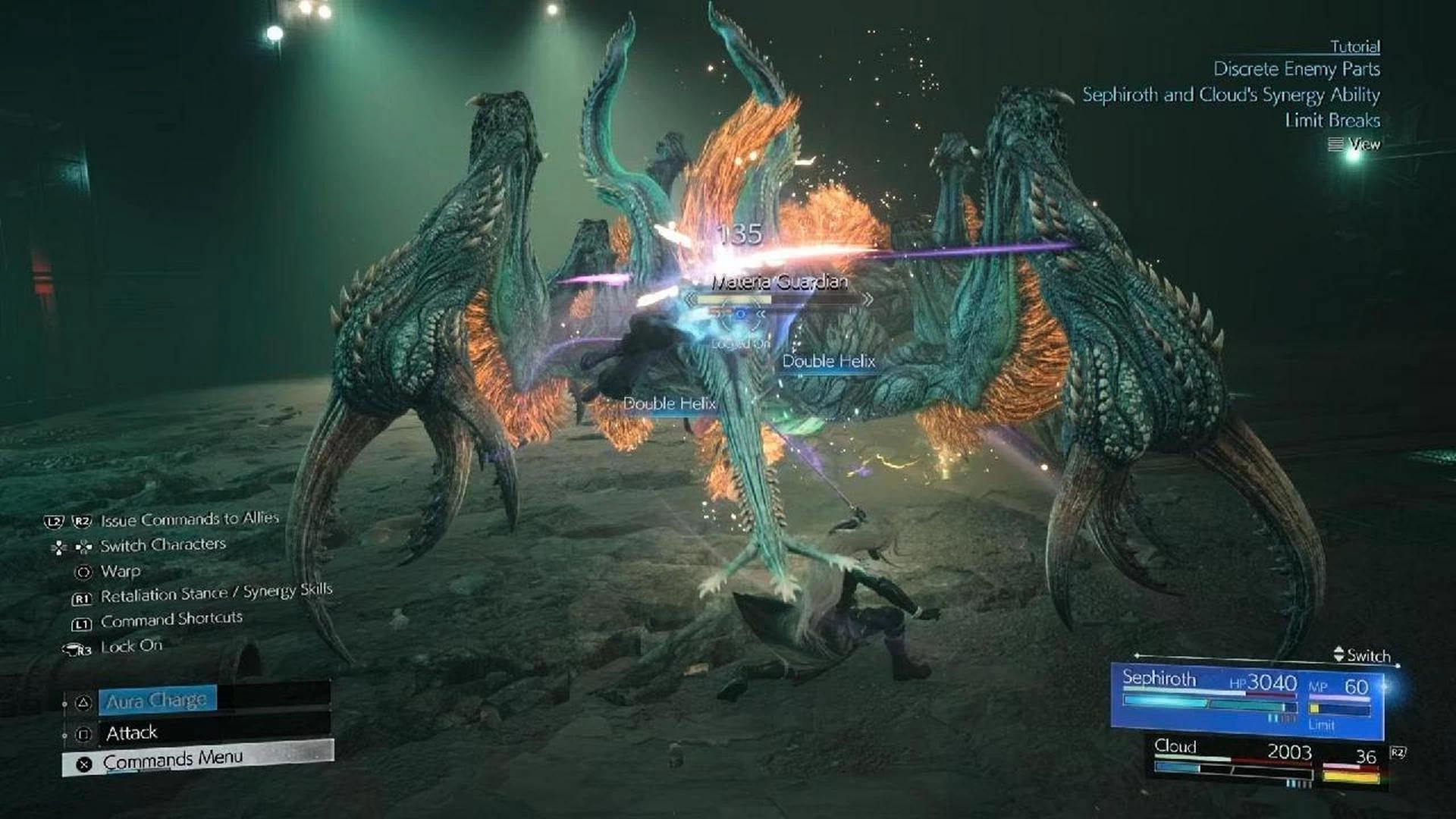Select the Materia Guardian target label
This screenshot has height=819, width=1456.
tap(779, 283)
